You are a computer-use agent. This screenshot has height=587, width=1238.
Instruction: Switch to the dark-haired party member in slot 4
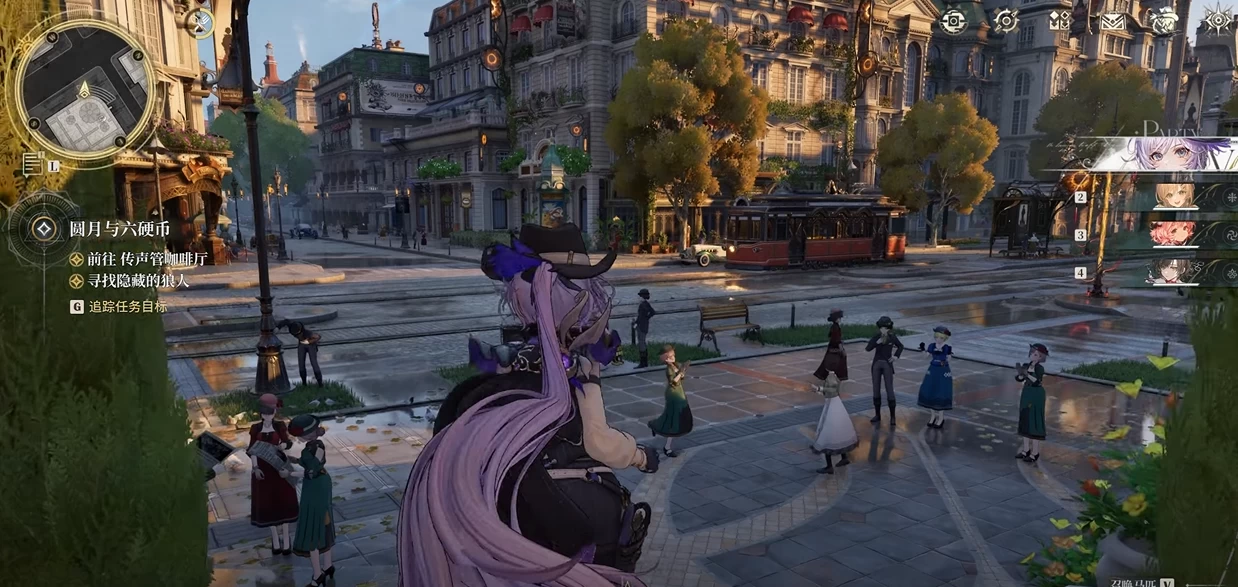click(1173, 272)
